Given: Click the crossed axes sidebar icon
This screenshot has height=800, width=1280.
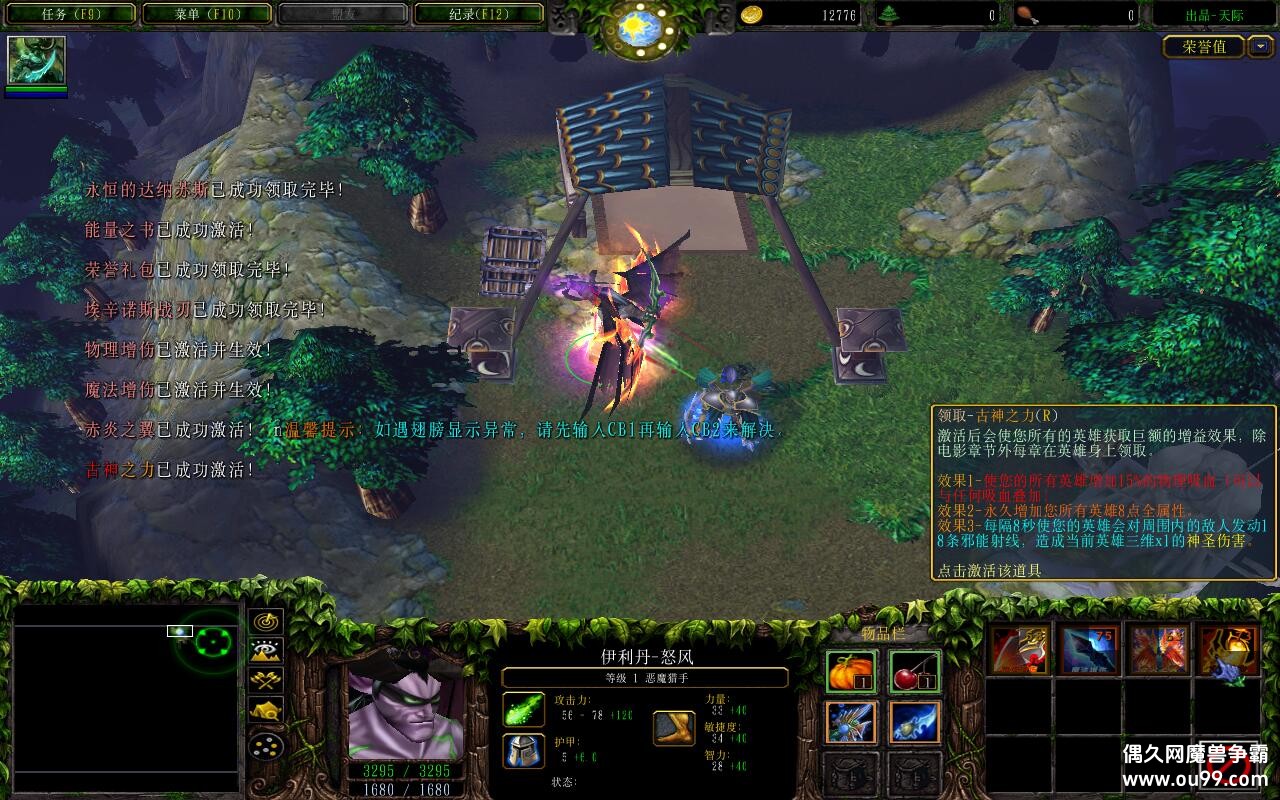Looking at the screenshot, I should [264, 680].
